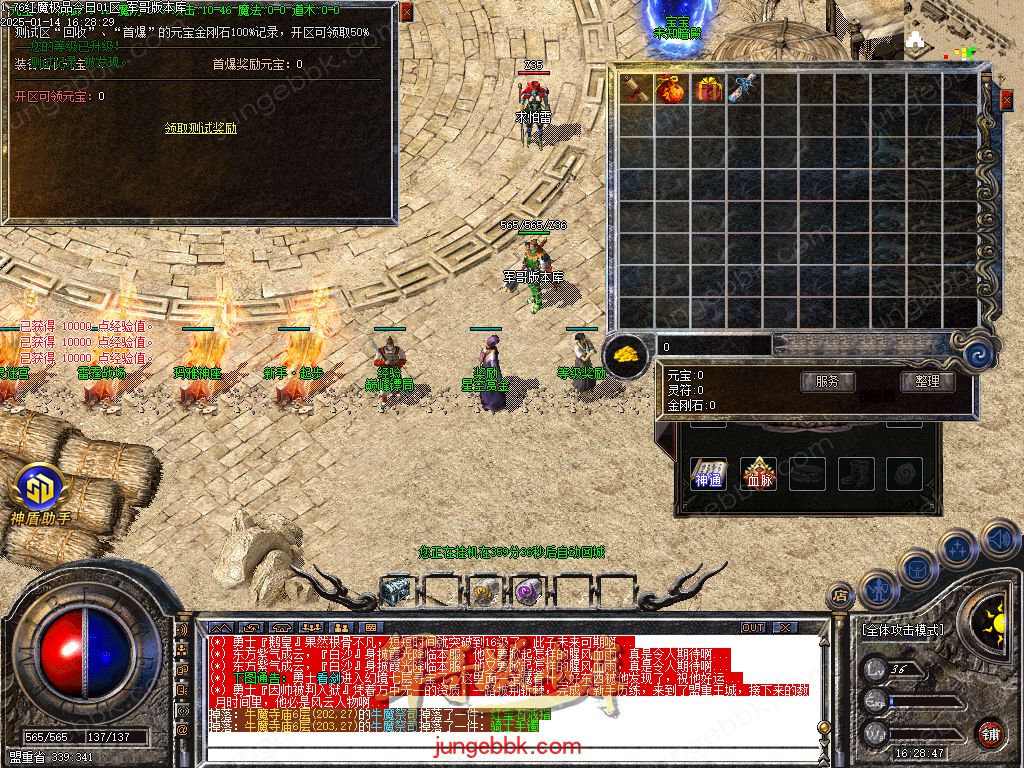
Task: Sort the bag with 整理 button
Action: (x=927, y=381)
